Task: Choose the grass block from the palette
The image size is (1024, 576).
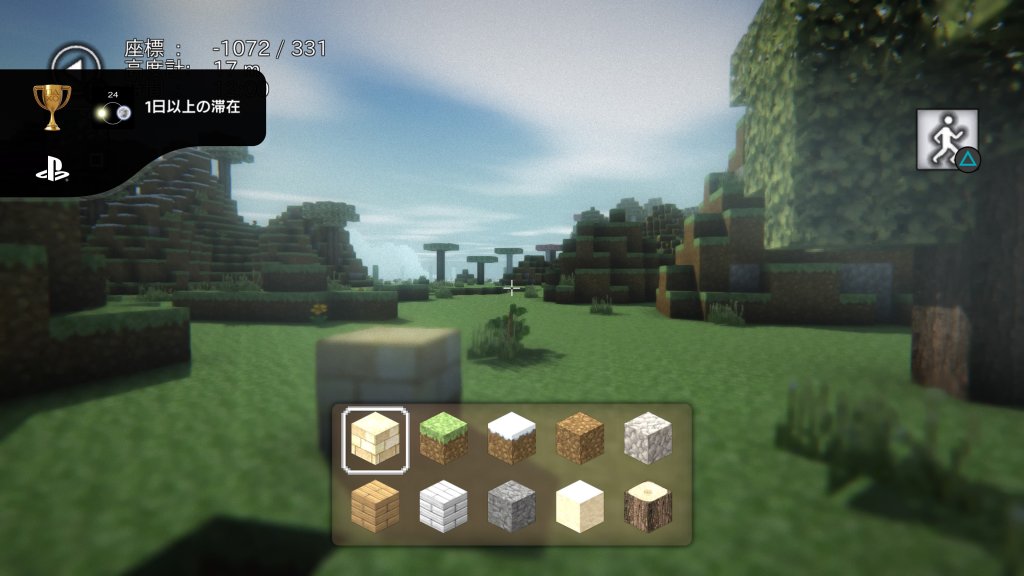Action: point(443,438)
